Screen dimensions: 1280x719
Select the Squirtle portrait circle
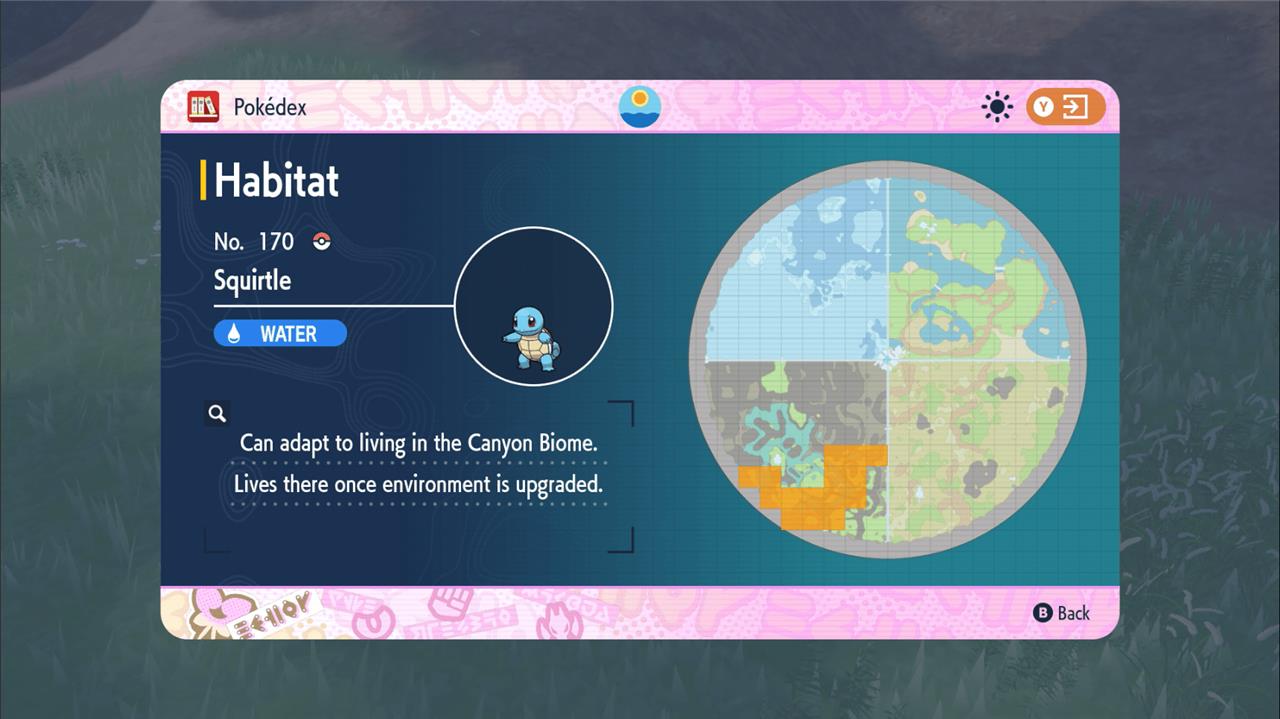pos(533,306)
